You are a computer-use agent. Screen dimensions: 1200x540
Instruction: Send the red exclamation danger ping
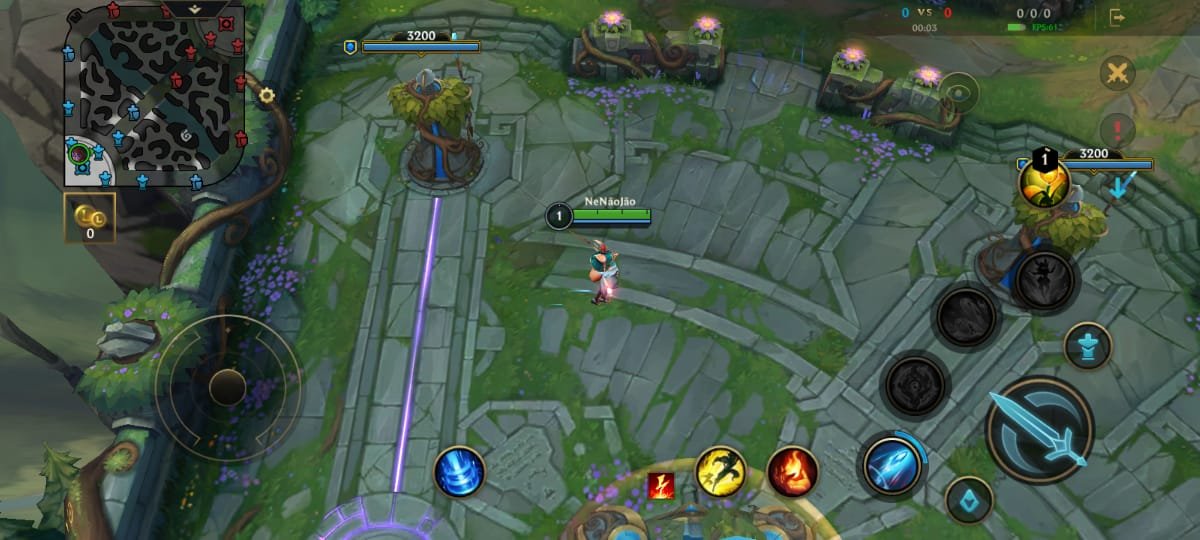[x=1117, y=129]
